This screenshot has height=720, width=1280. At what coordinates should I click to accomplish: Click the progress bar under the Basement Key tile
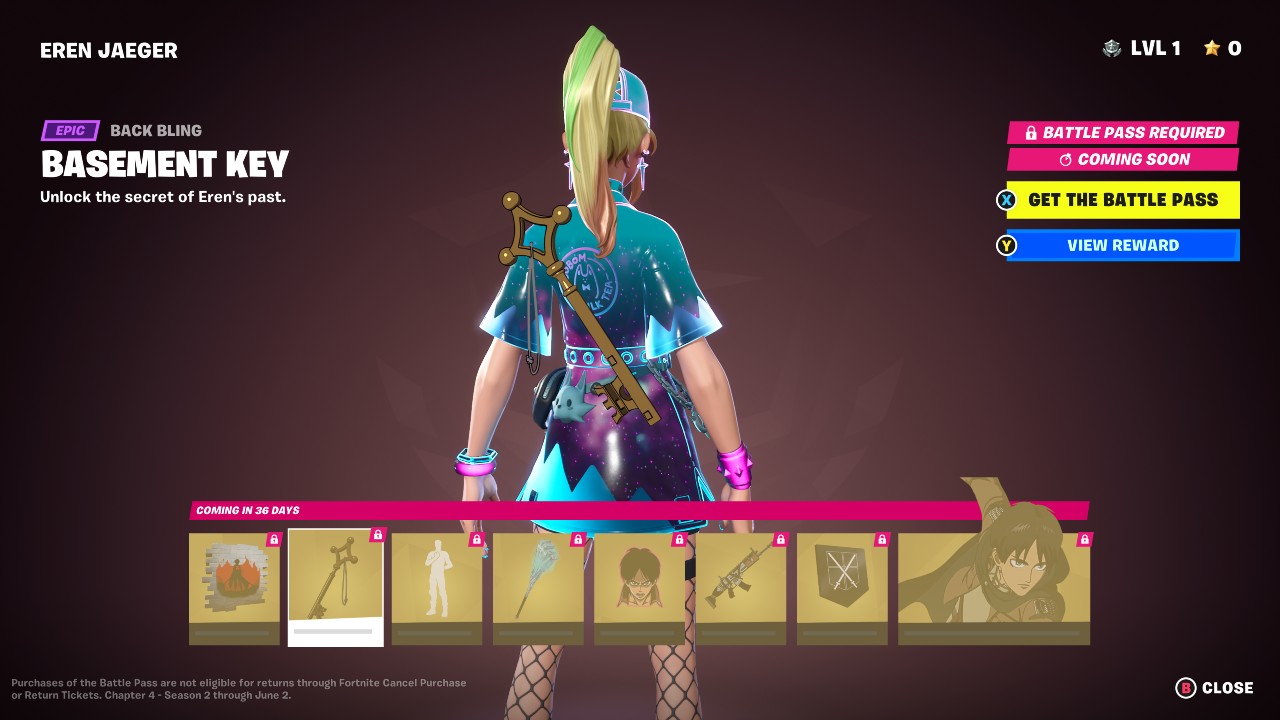point(335,632)
